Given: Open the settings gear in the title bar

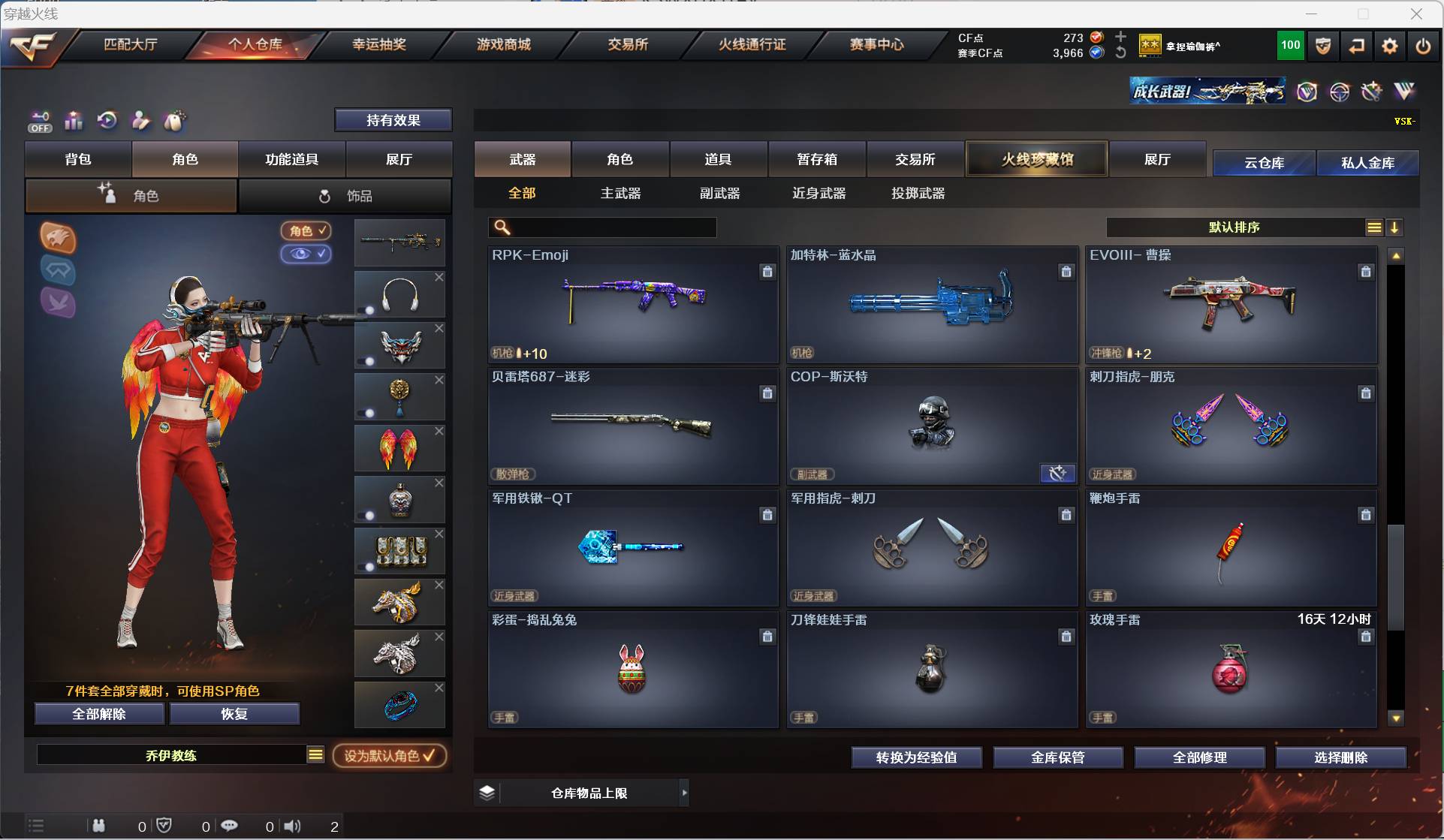Looking at the screenshot, I should [x=1389, y=46].
